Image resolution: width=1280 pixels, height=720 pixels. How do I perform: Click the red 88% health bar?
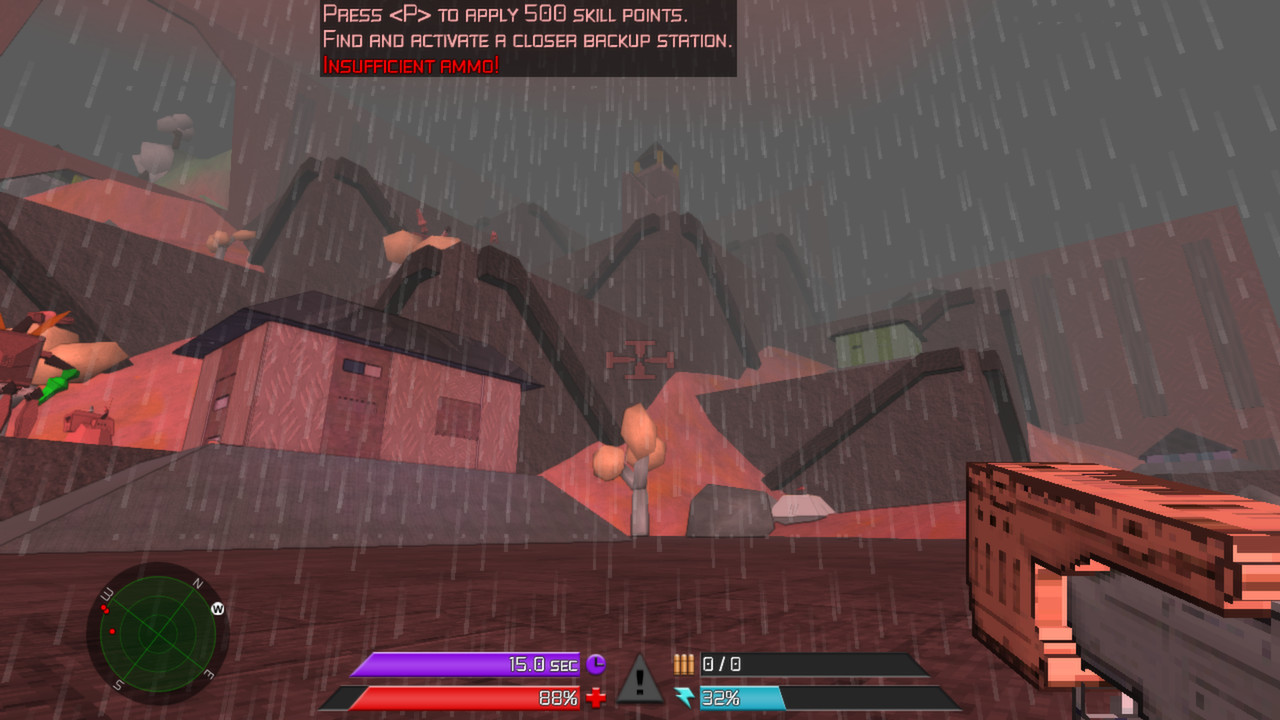pos(470,698)
